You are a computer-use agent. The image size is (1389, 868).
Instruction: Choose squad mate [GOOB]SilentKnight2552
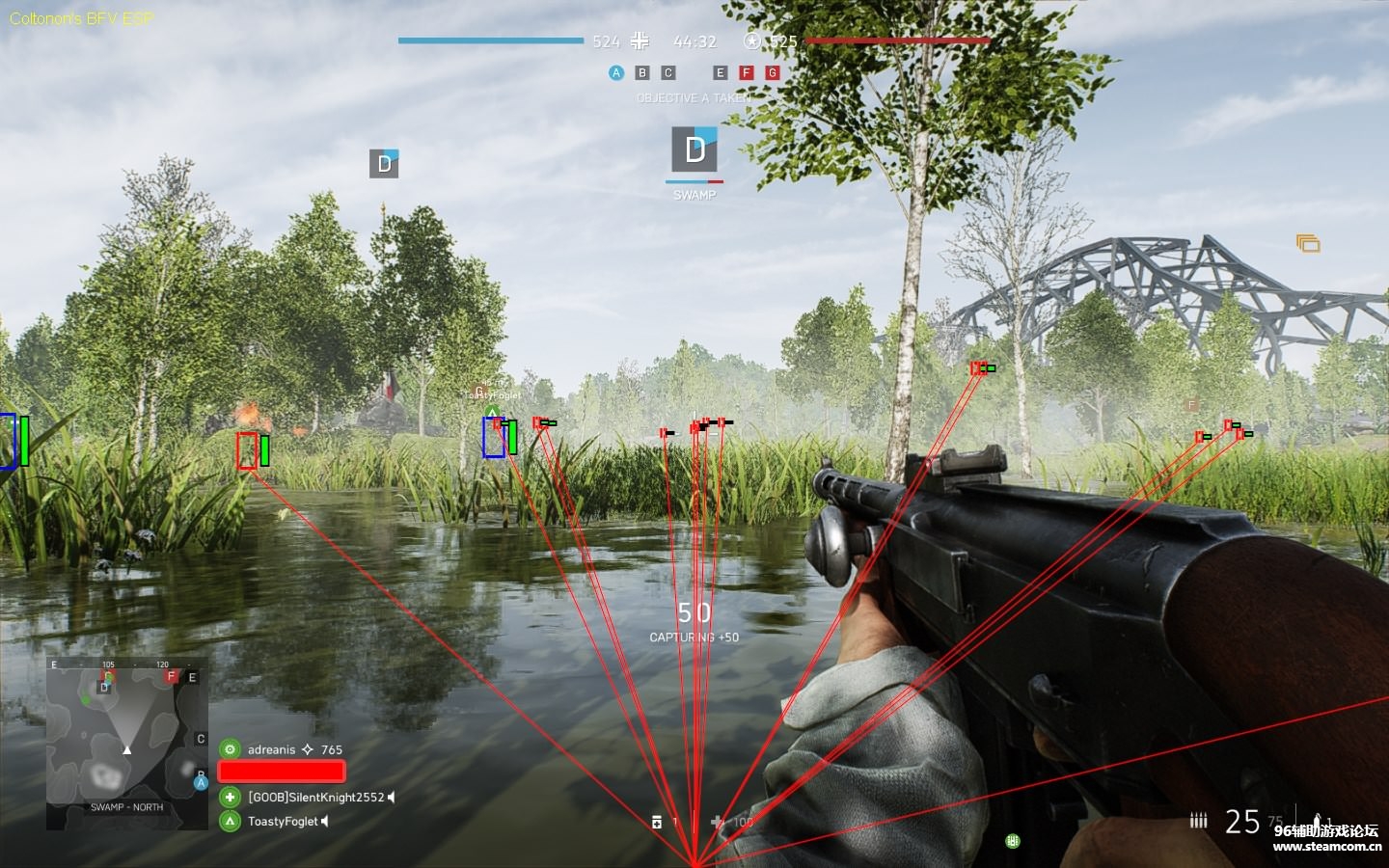(x=315, y=798)
